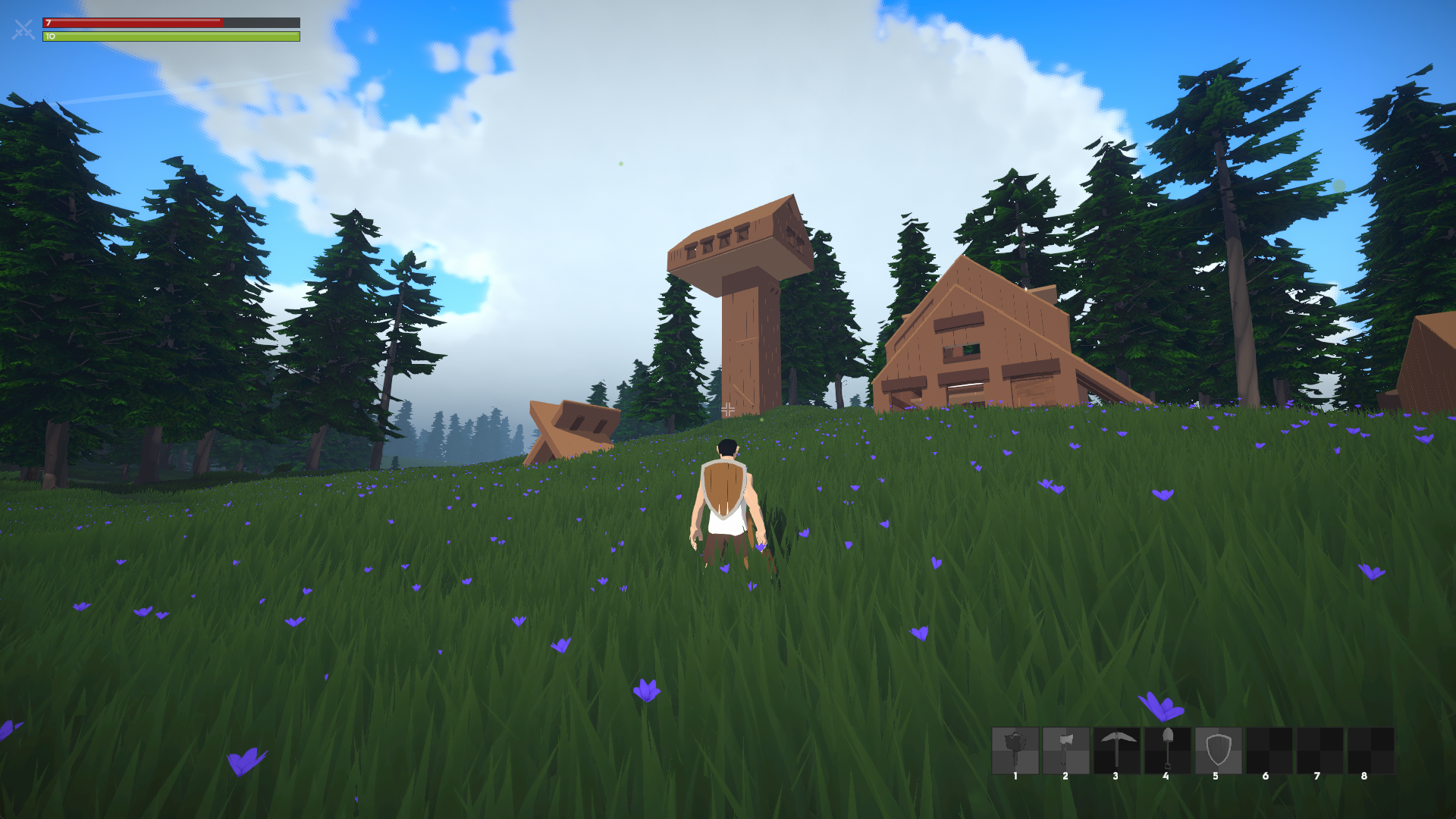Select the hammer in hotbar slot 1

coord(1015,750)
